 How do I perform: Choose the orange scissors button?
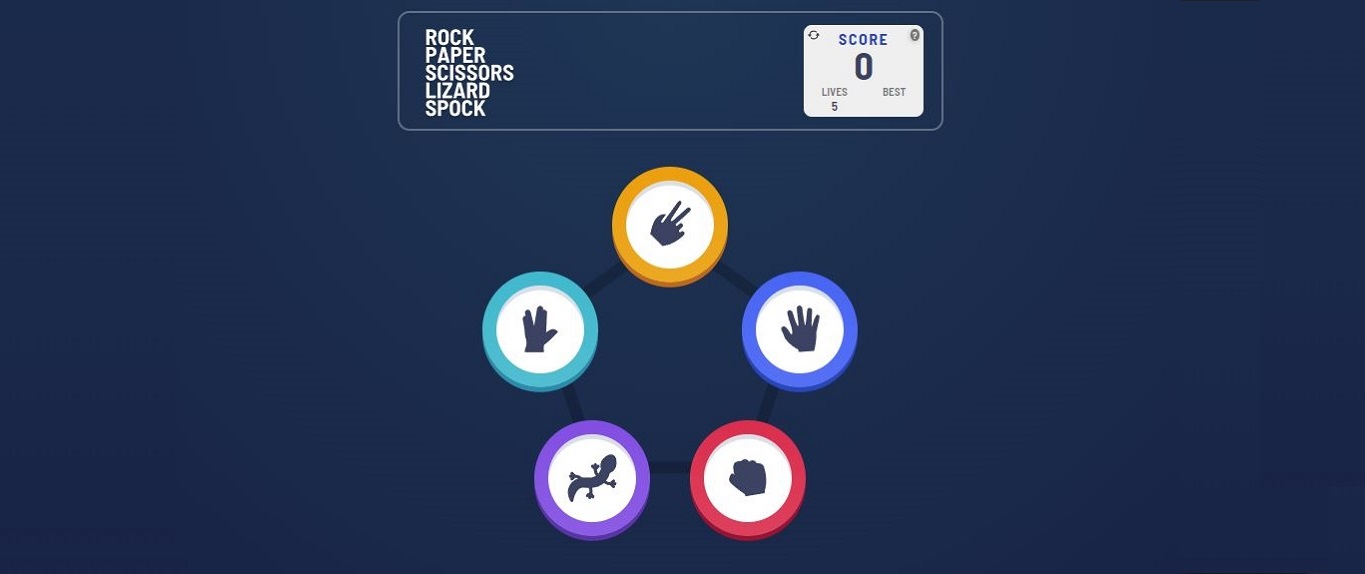670,225
